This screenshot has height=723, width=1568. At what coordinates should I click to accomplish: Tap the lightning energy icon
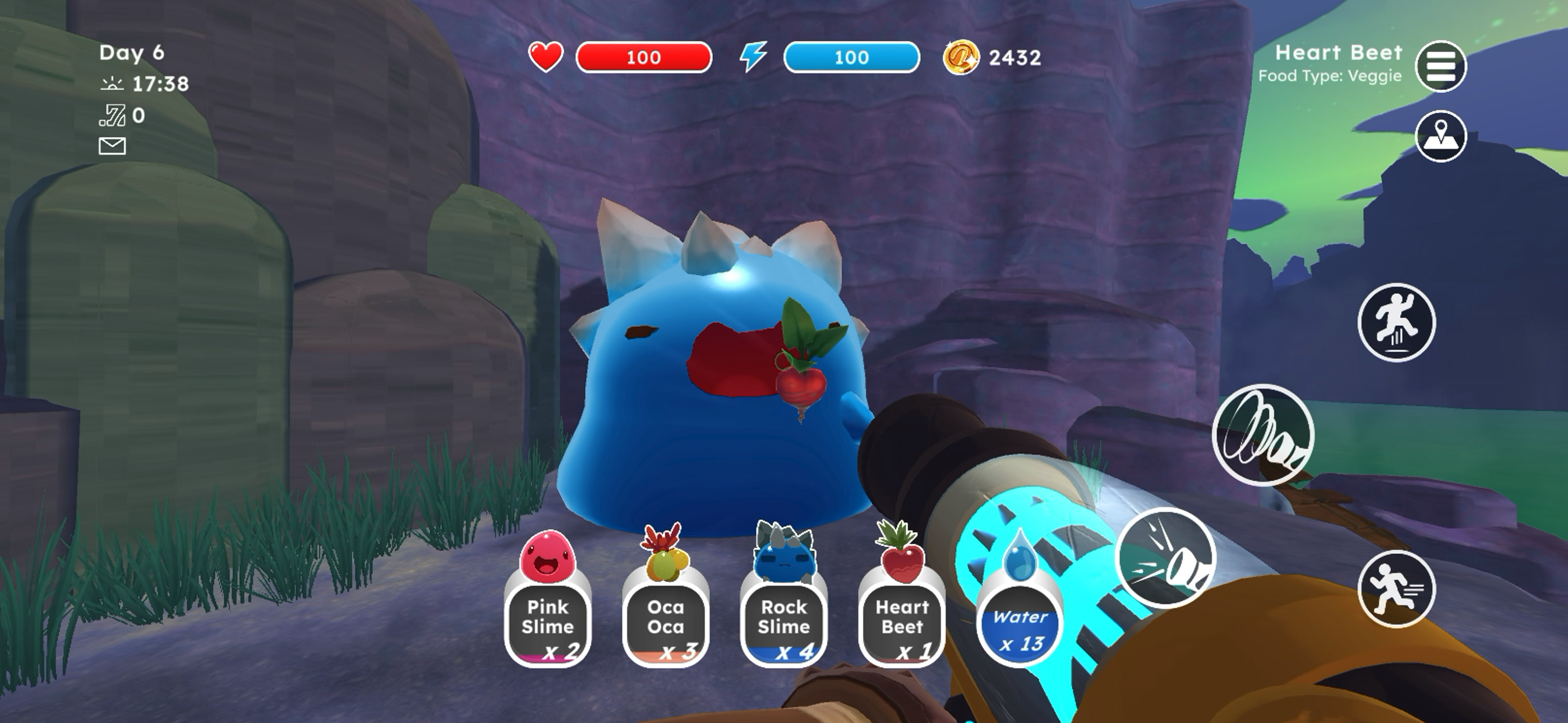[x=753, y=57]
